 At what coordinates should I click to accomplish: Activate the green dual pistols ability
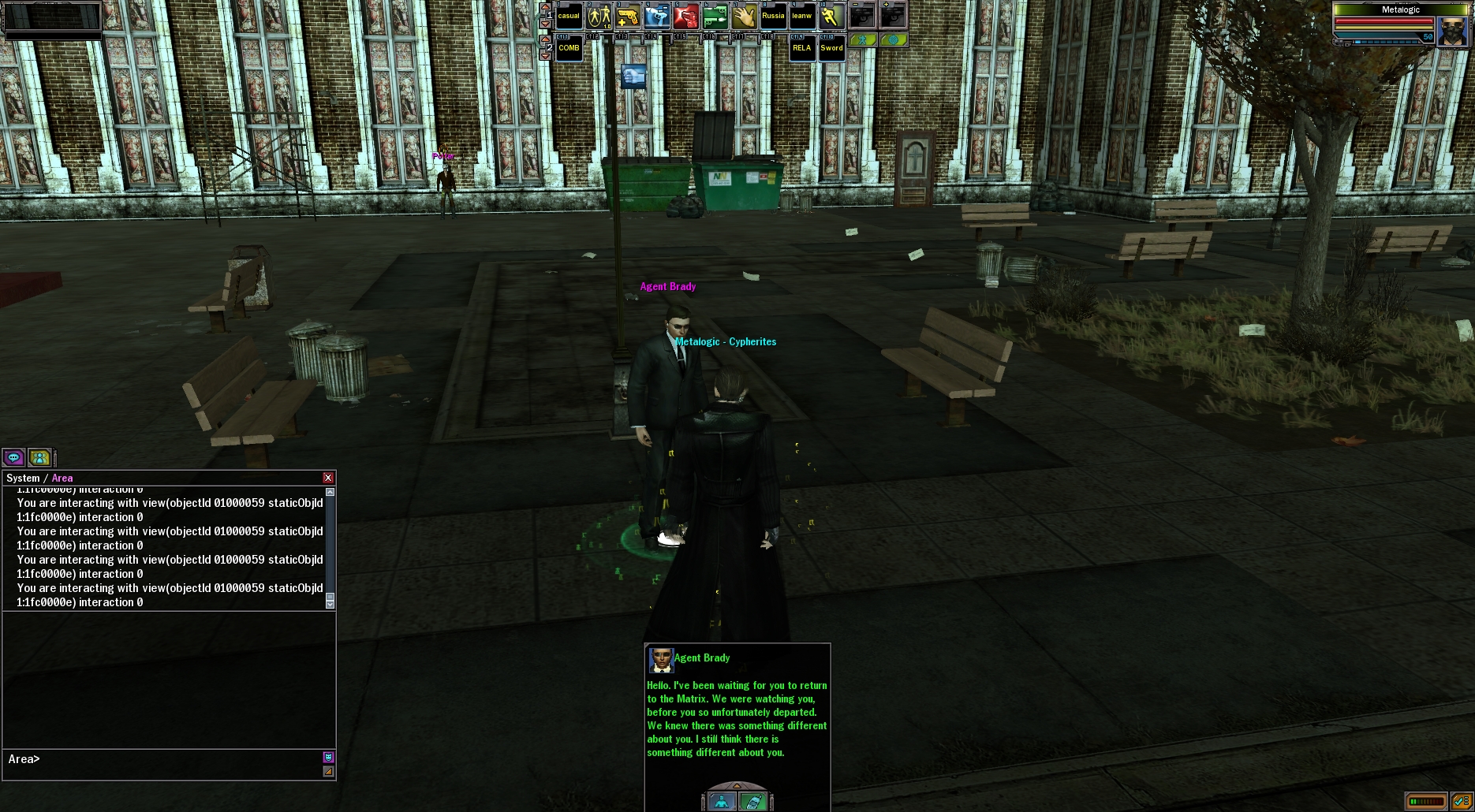(715, 16)
